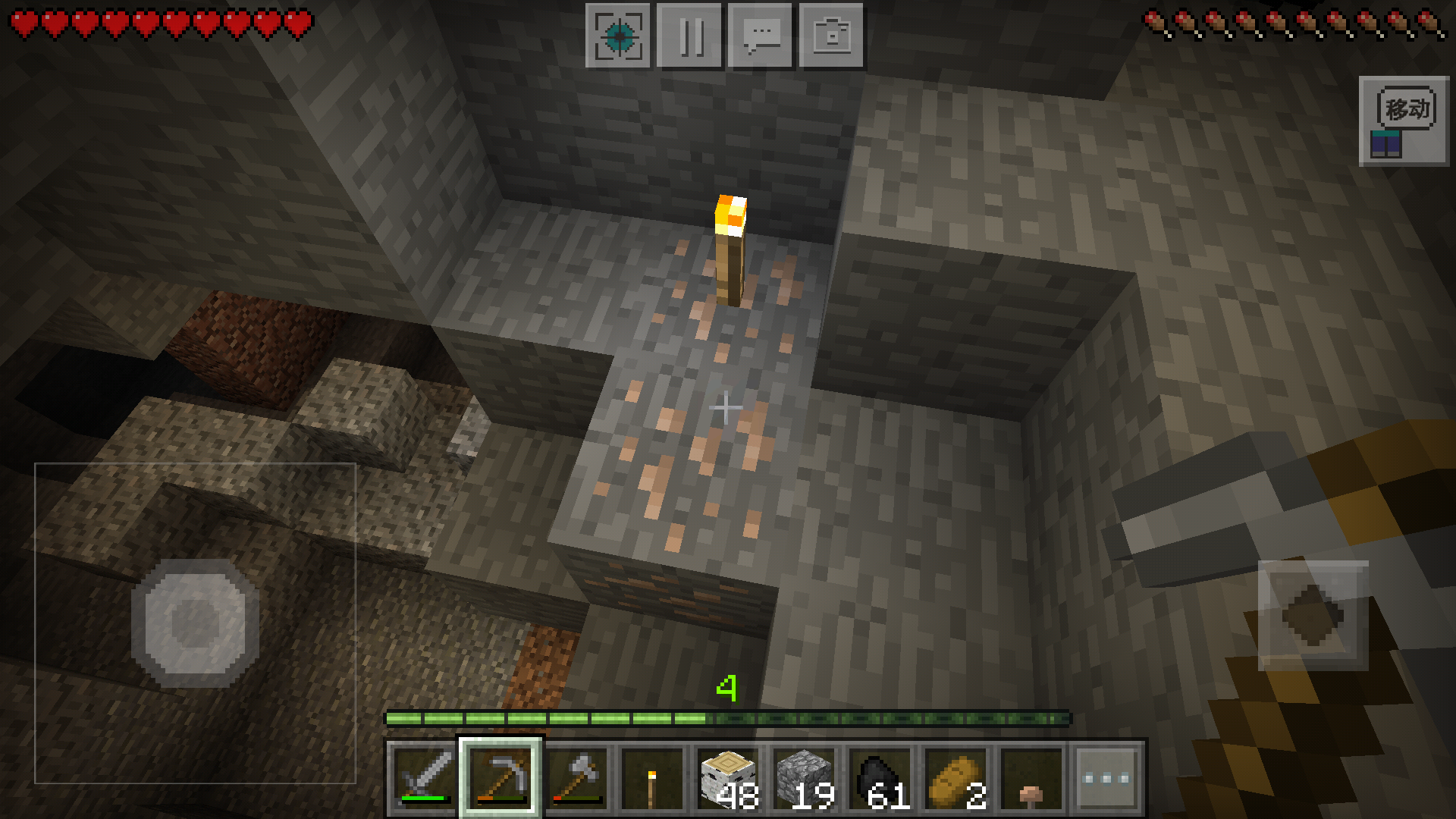Tap the teal crosshair target button

click(x=618, y=36)
